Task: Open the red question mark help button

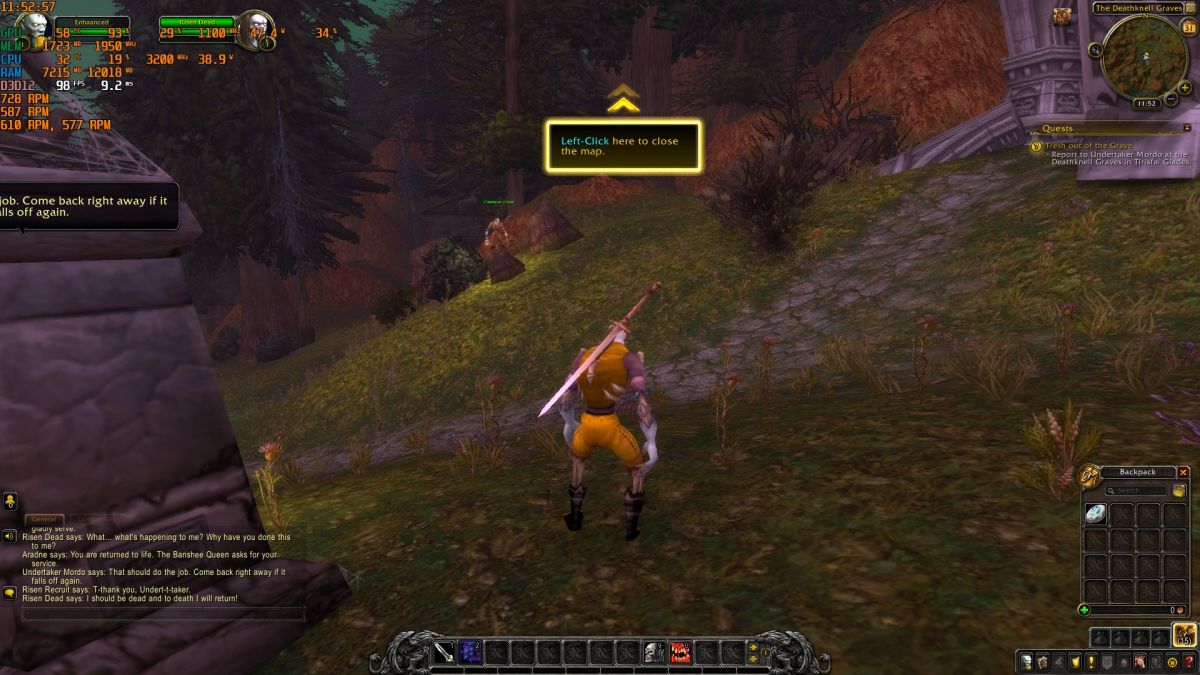Action: (x=1189, y=662)
